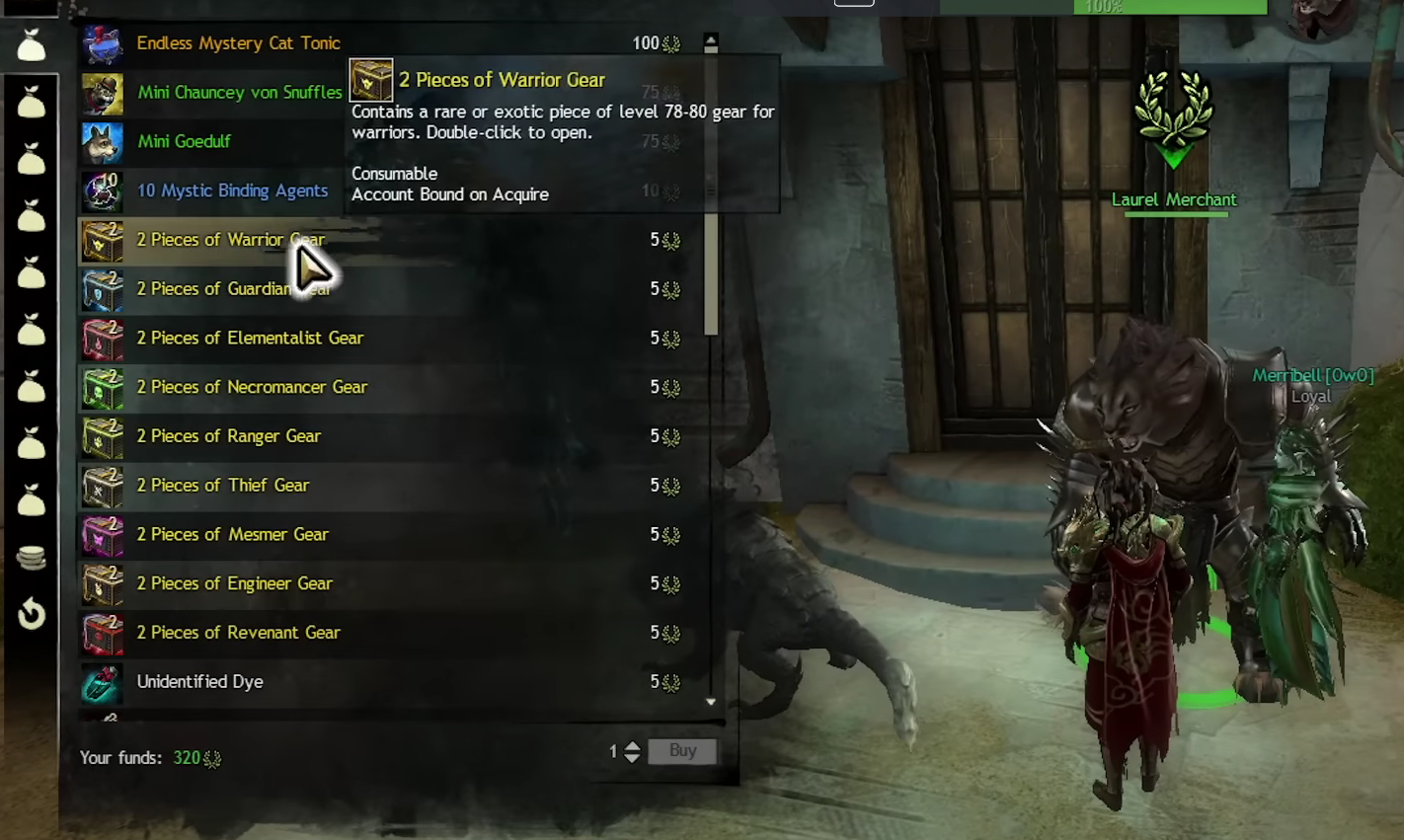
Task: Select the Mini Goedulf listing
Action: point(184,141)
